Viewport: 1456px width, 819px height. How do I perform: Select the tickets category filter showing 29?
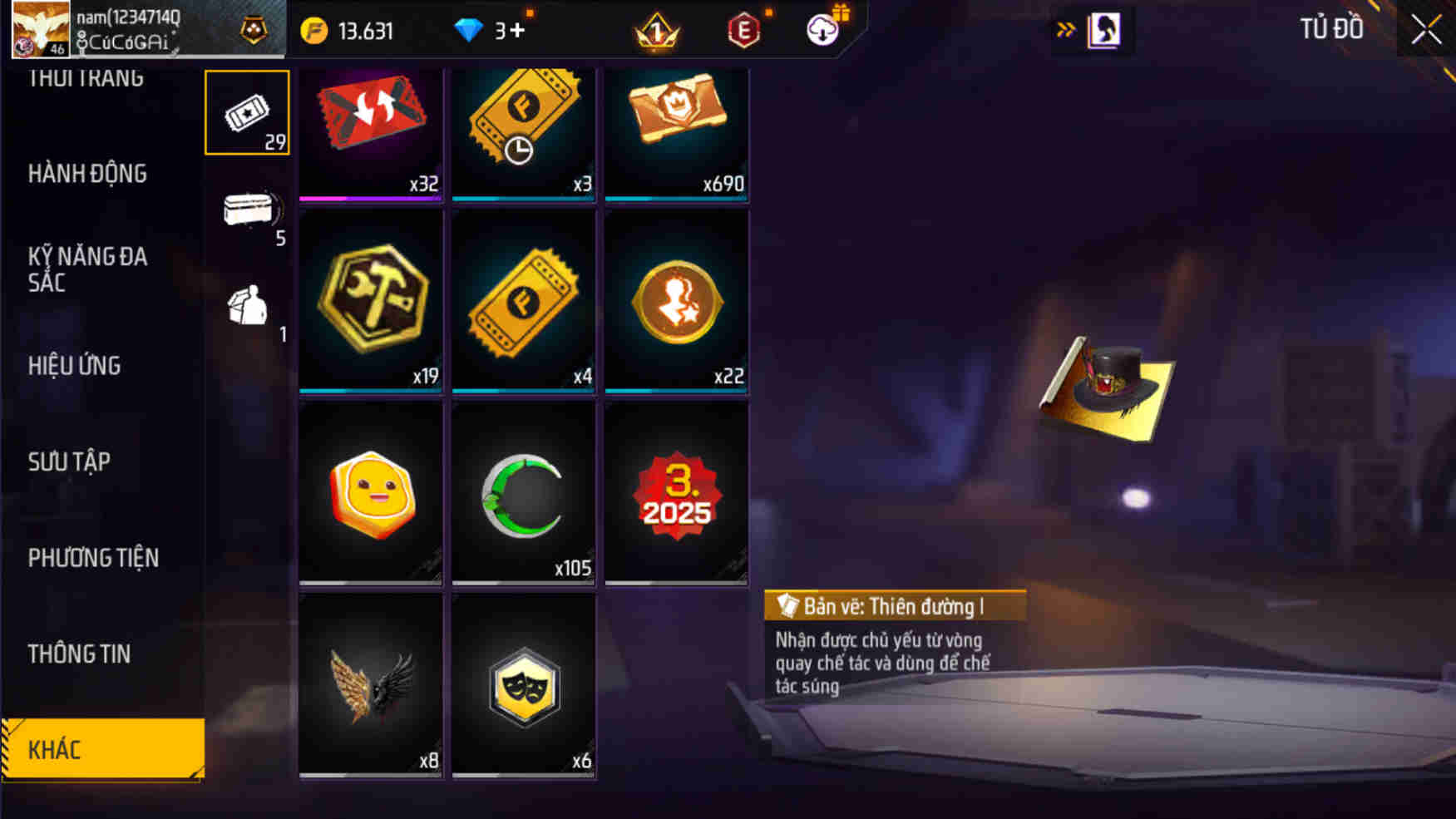click(247, 112)
